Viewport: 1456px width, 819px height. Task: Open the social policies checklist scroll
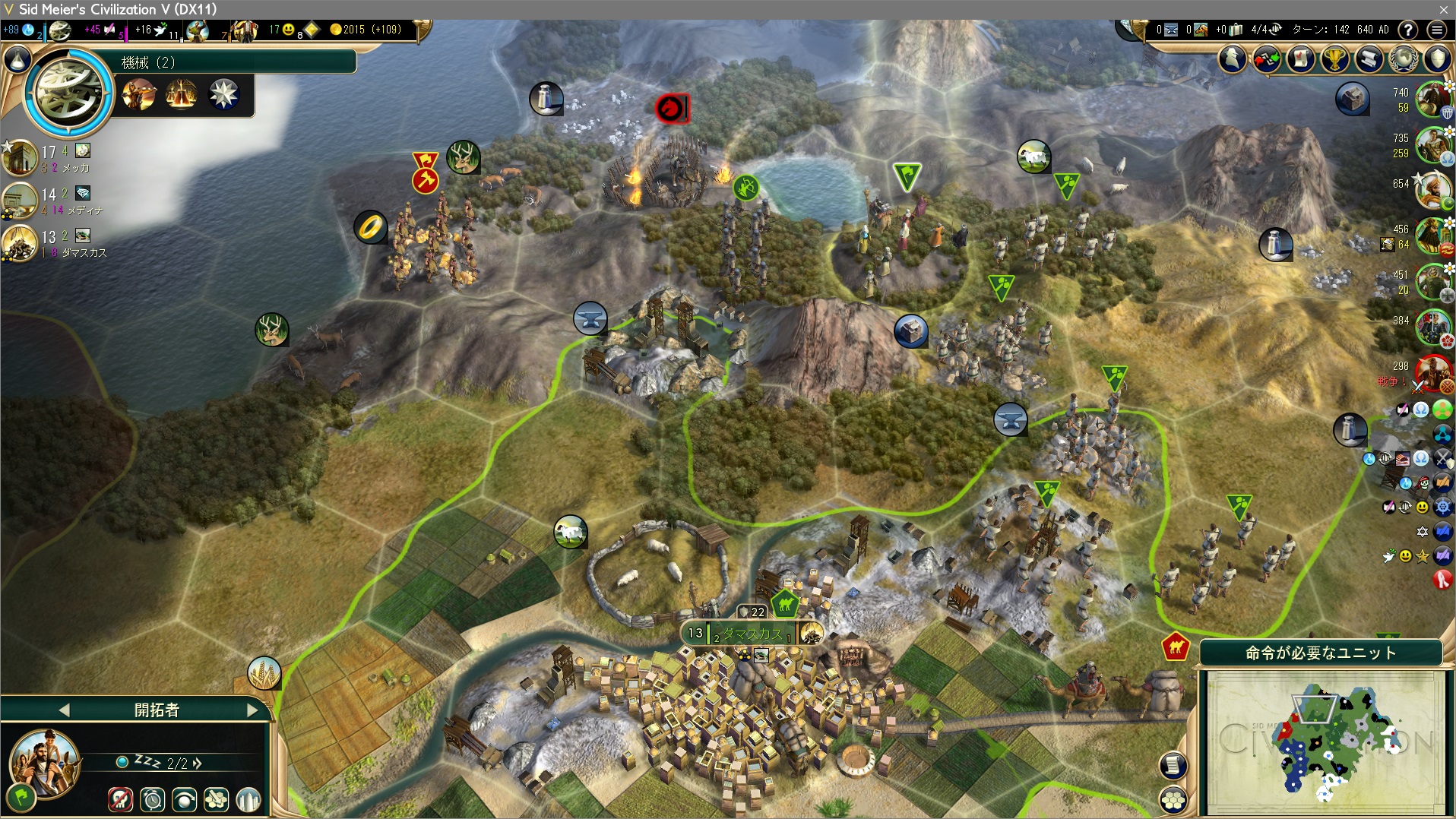(x=1300, y=58)
